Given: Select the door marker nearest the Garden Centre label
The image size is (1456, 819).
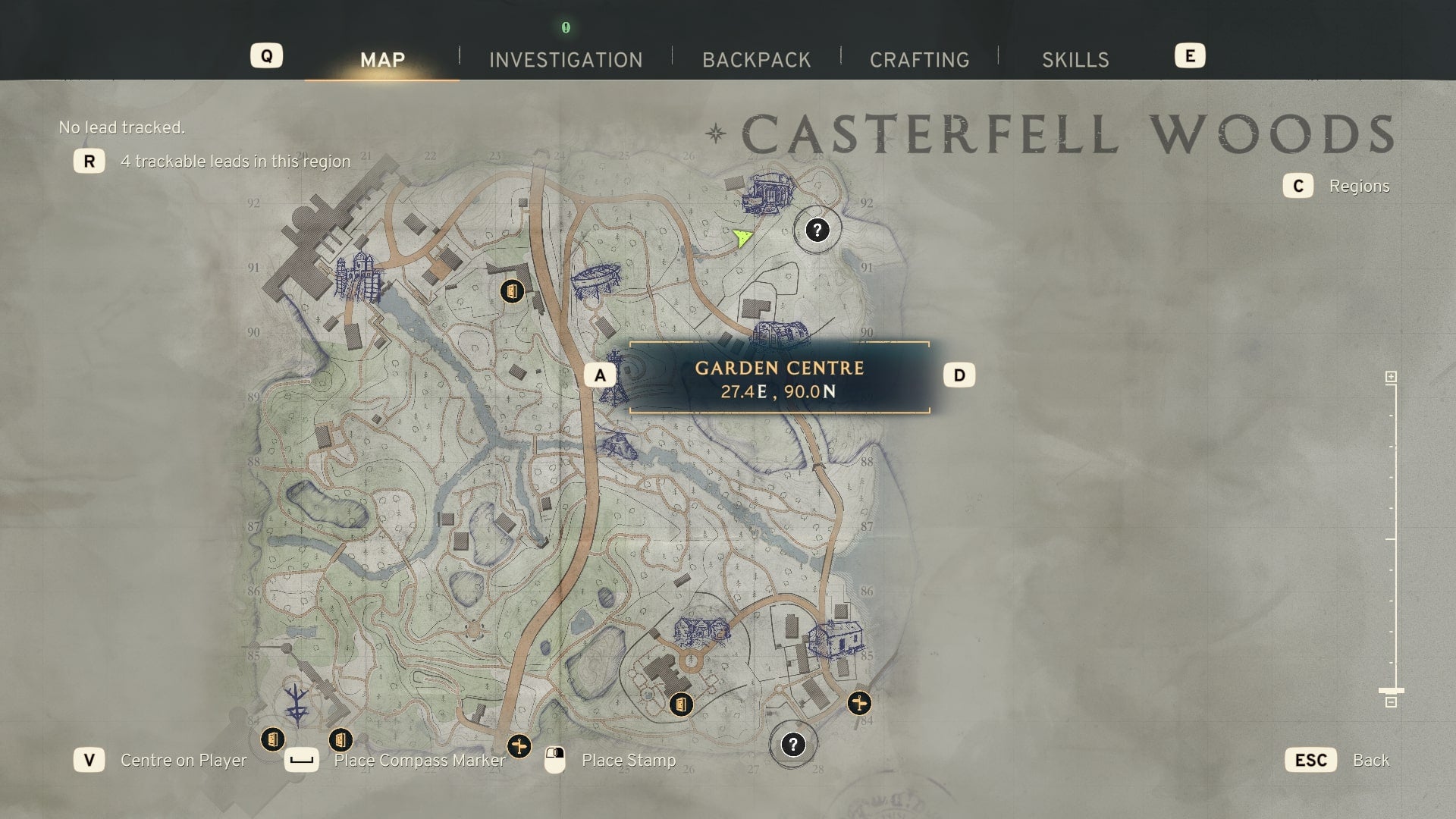Looking at the screenshot, I should 512,291.
